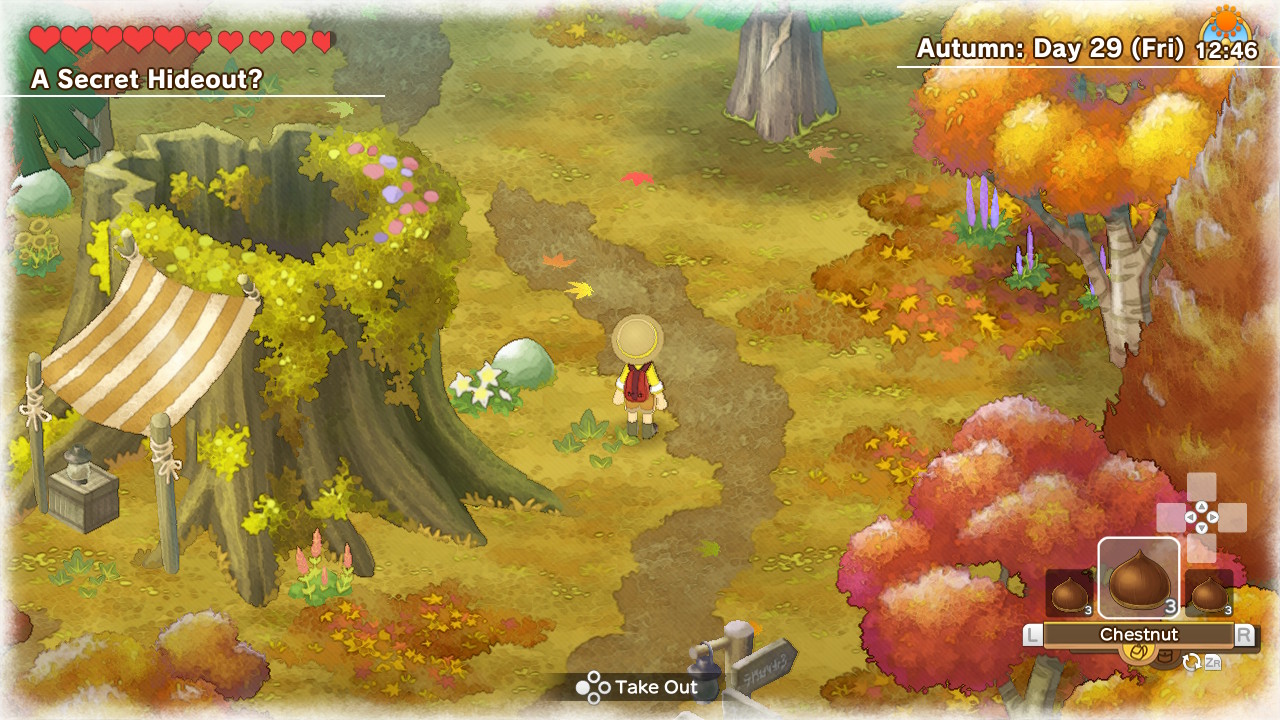1280x720 pixels.
Task: Select the chestnut item right of the selected slot
Action: coord(1210,592)
